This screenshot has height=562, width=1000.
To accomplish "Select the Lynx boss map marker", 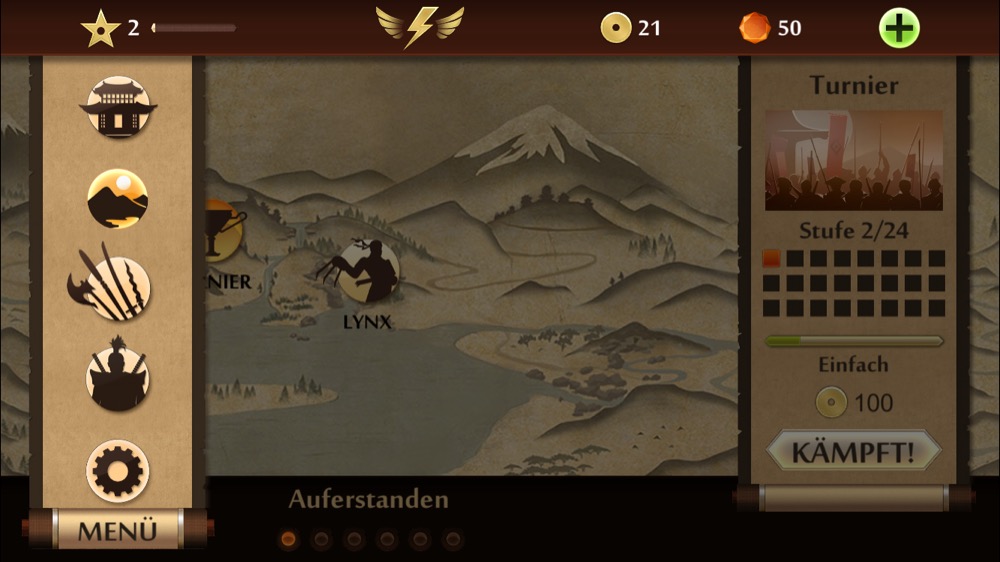I will [x=366, y=273].
